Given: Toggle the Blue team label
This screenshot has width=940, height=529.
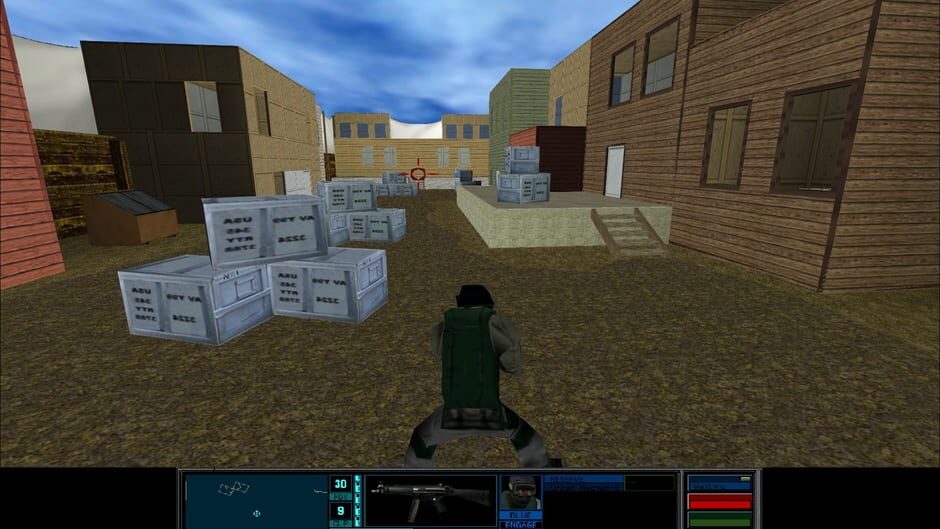Looking at the screenshot, I should point(520,515).
